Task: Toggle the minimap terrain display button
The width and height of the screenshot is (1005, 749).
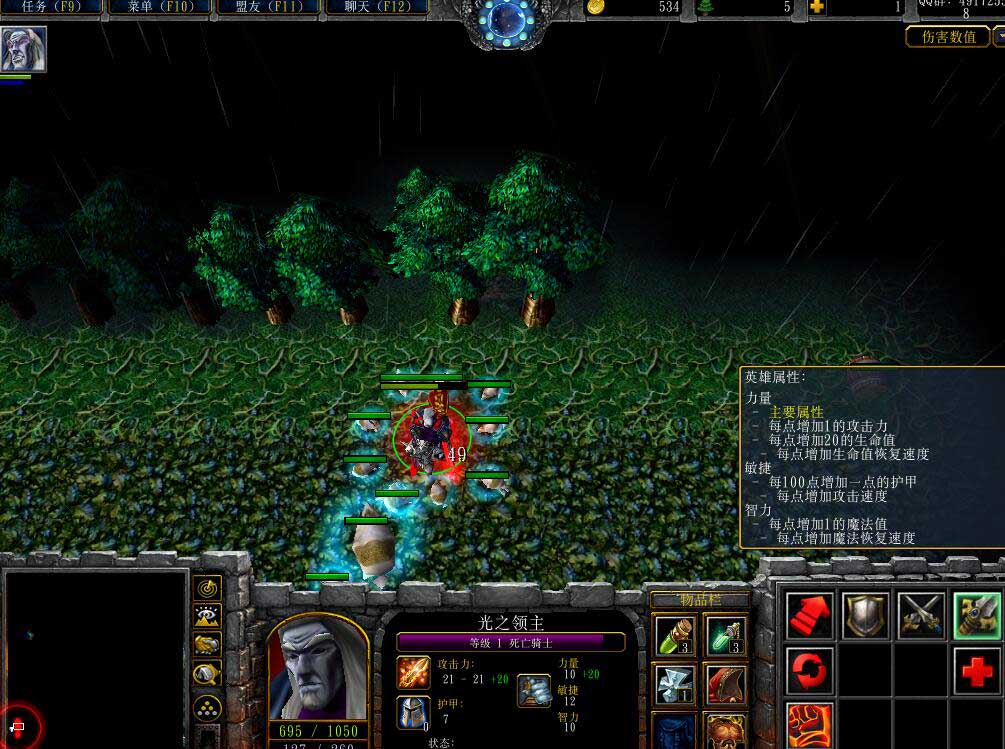Action: pyautogui.click(x=208, y=617)
